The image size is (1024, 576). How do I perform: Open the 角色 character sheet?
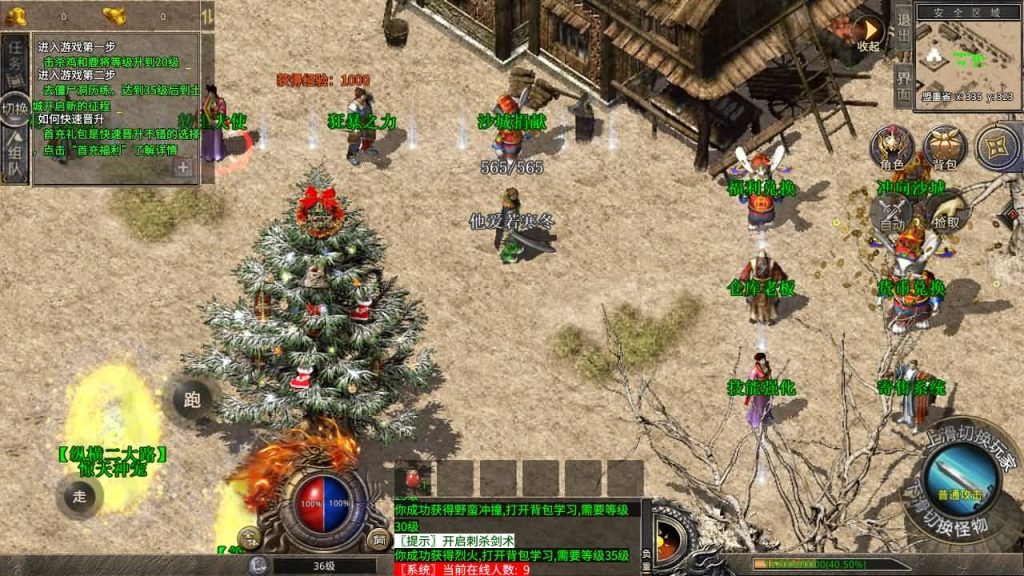pyautogui.click(x=891, y=148)
